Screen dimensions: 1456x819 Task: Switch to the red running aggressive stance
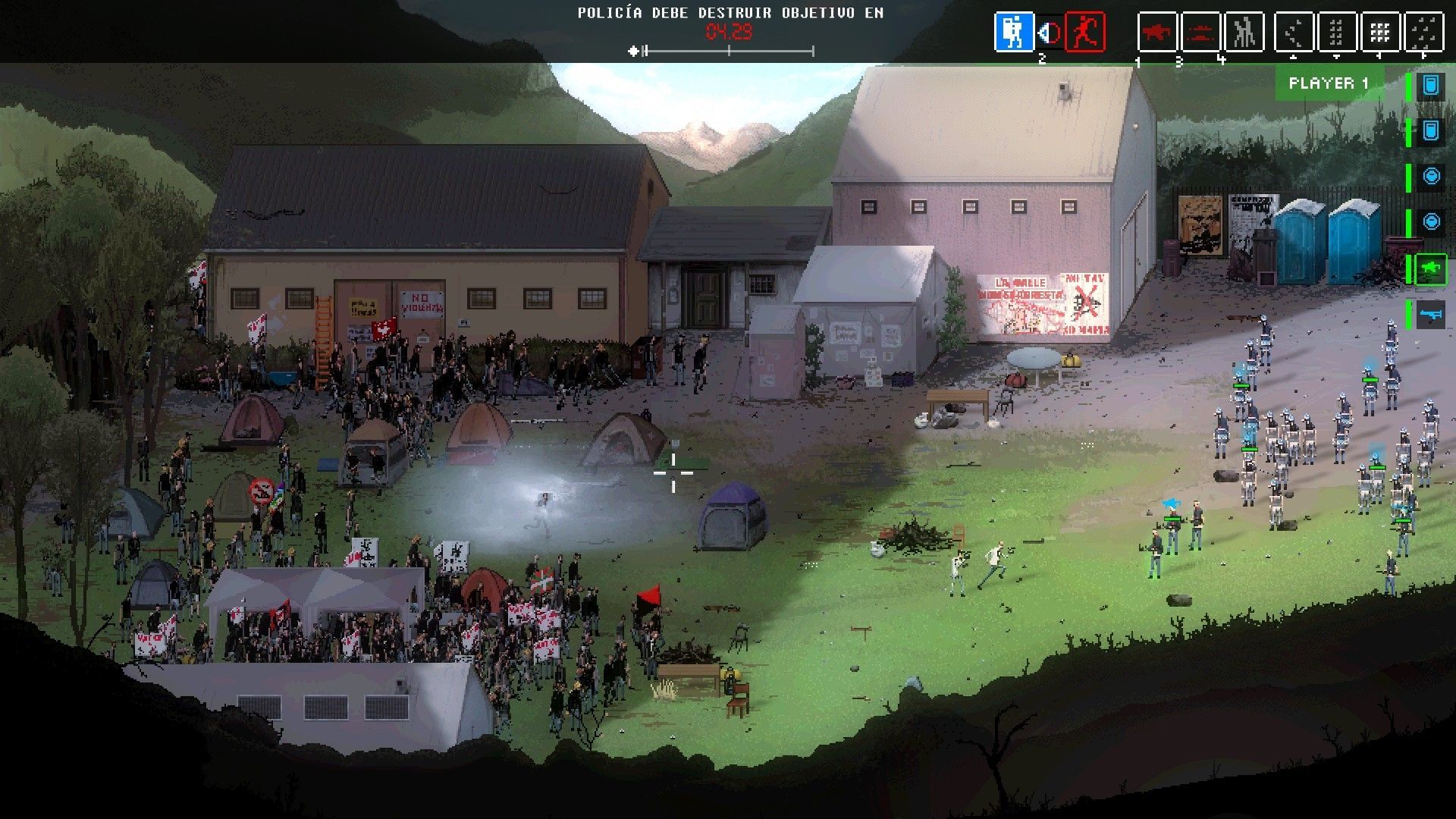click(1084, 33)
